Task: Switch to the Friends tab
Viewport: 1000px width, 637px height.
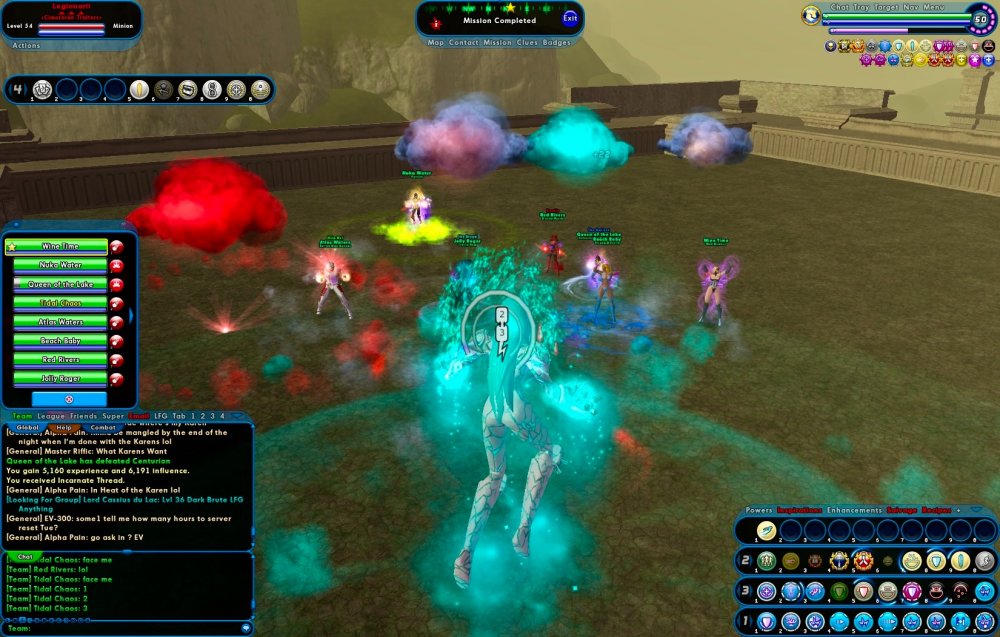Action: [x=83, y=415]
